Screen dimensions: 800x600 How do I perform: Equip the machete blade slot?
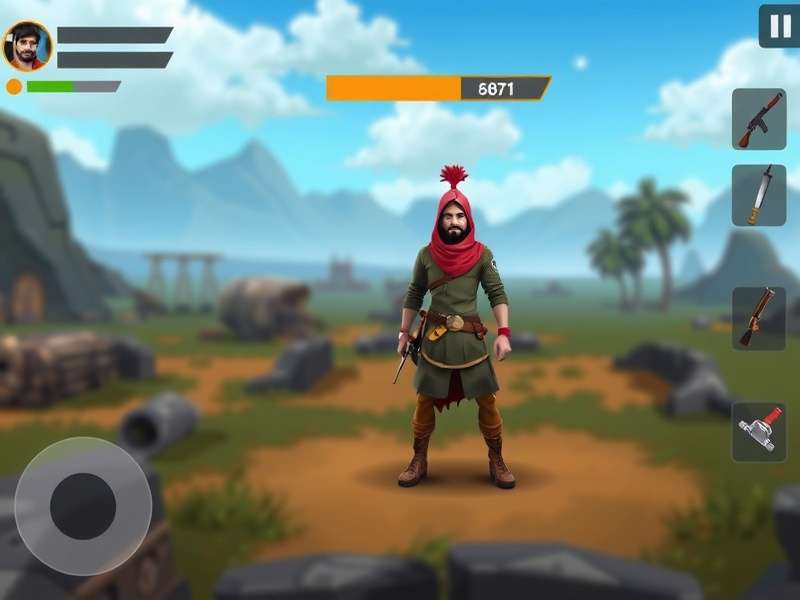(759, 195)
